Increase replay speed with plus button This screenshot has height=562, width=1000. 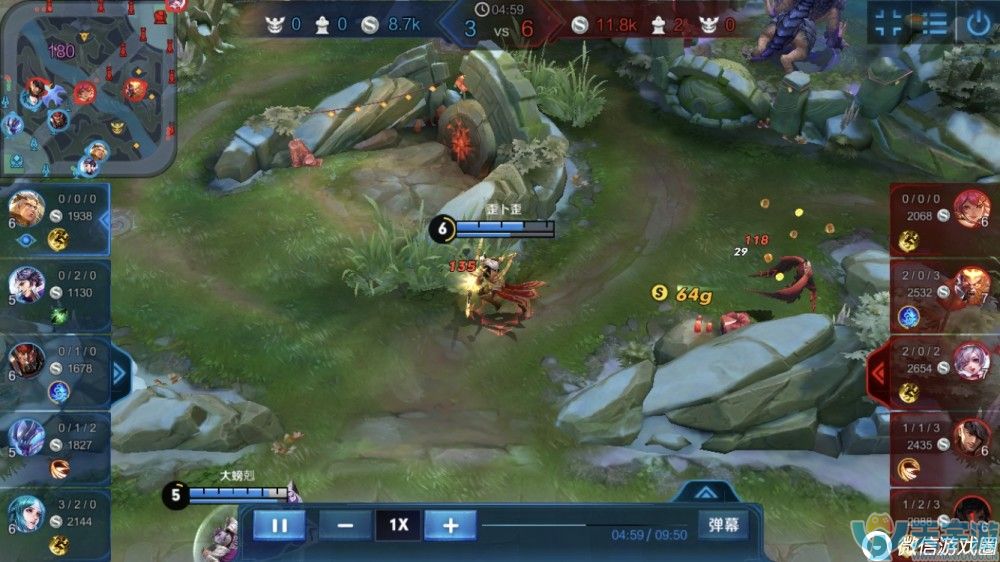[x=450, y=525]
